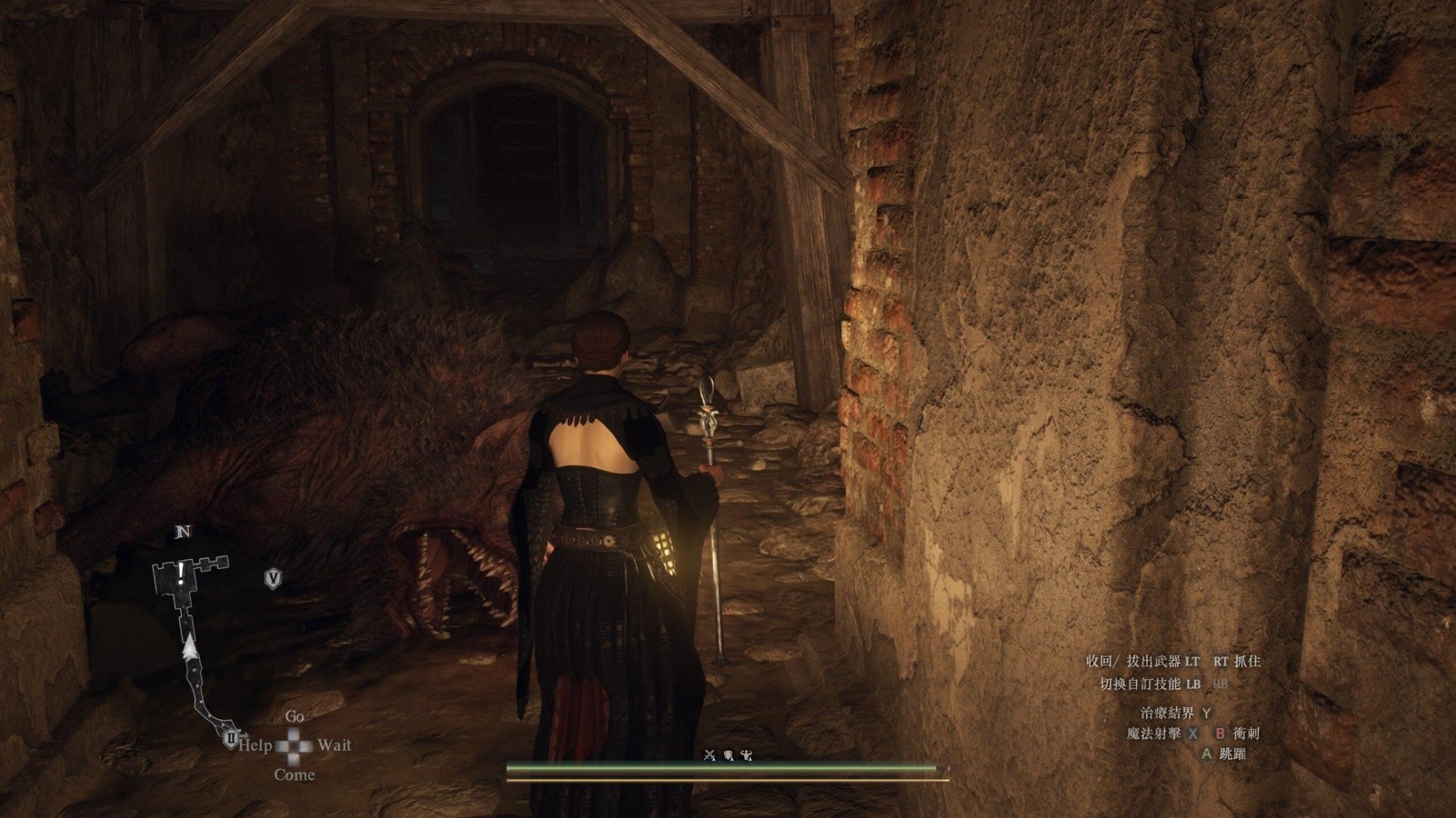Issue the Wait pawn command
This screenshot has height=818, width=1456.
click(334, 746)
